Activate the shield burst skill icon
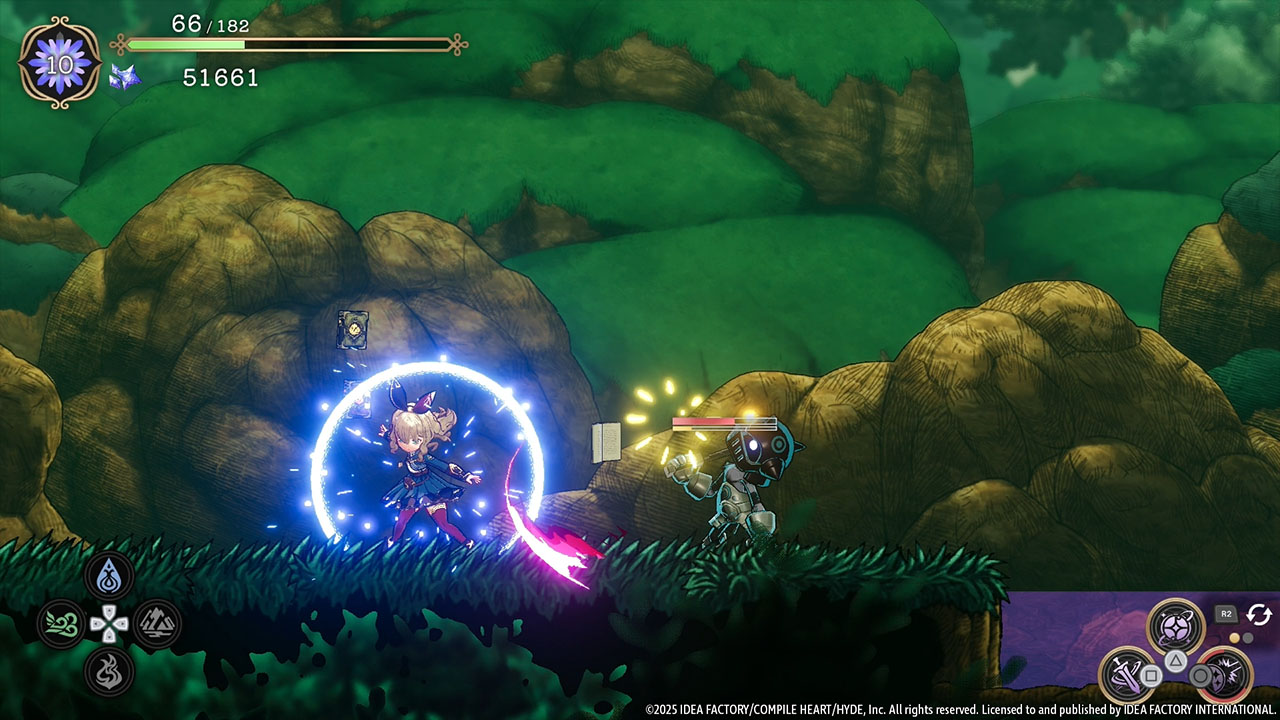This screenshot has width=1280, height=720. [1223, 674]
